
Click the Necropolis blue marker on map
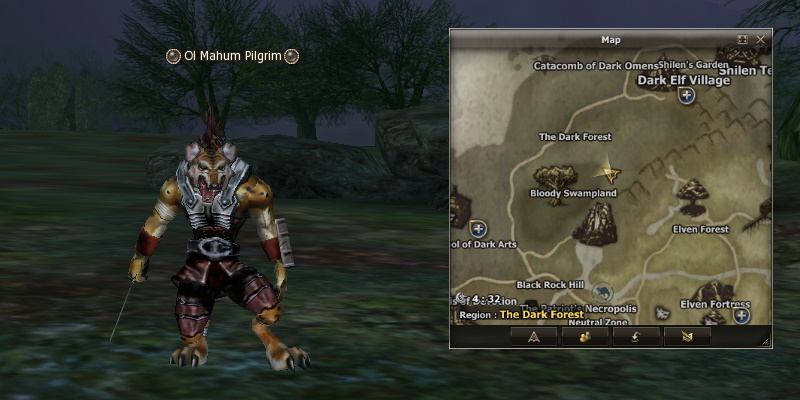601,293
